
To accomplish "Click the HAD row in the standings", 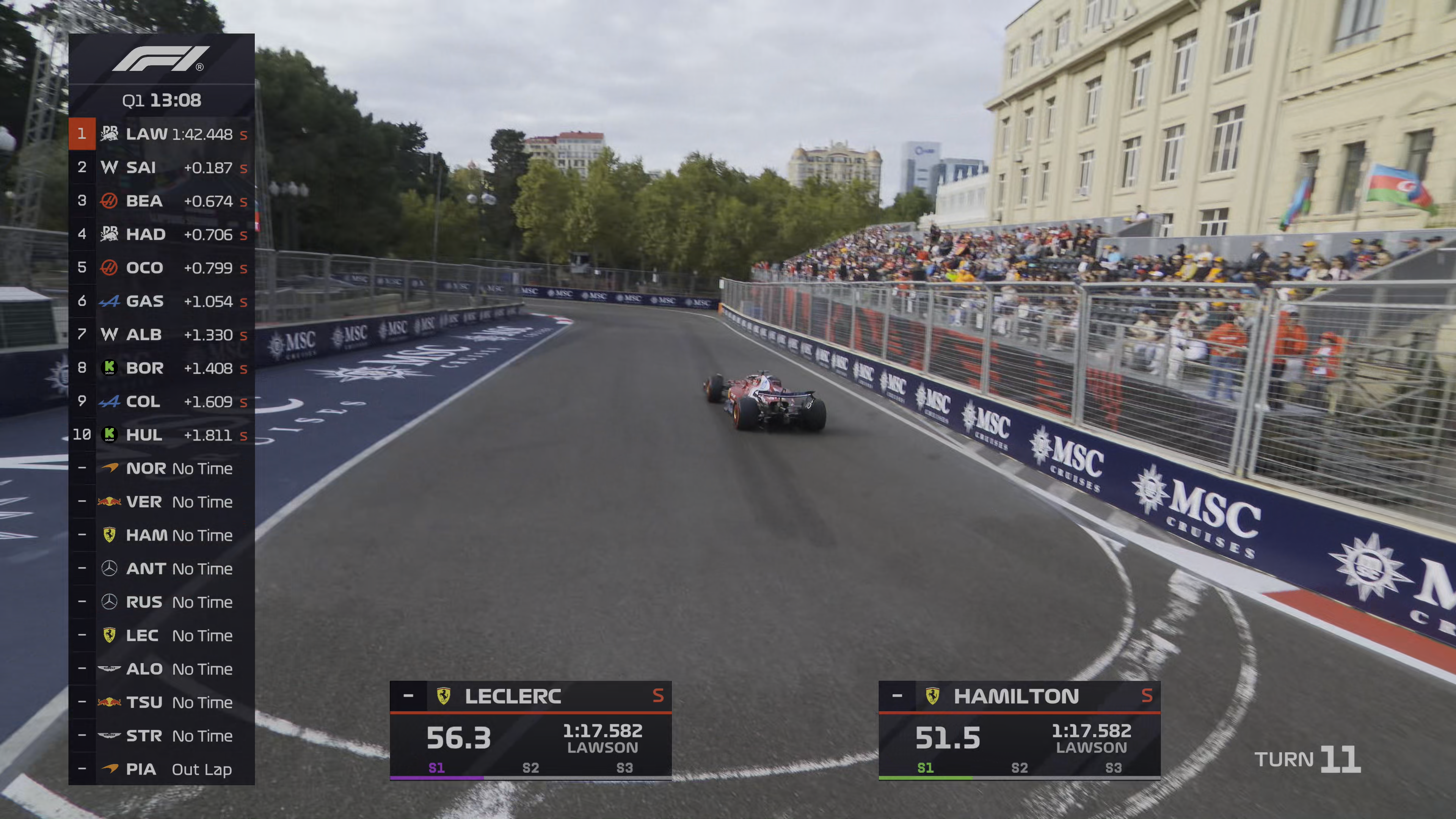I will (x=162, y=234).
